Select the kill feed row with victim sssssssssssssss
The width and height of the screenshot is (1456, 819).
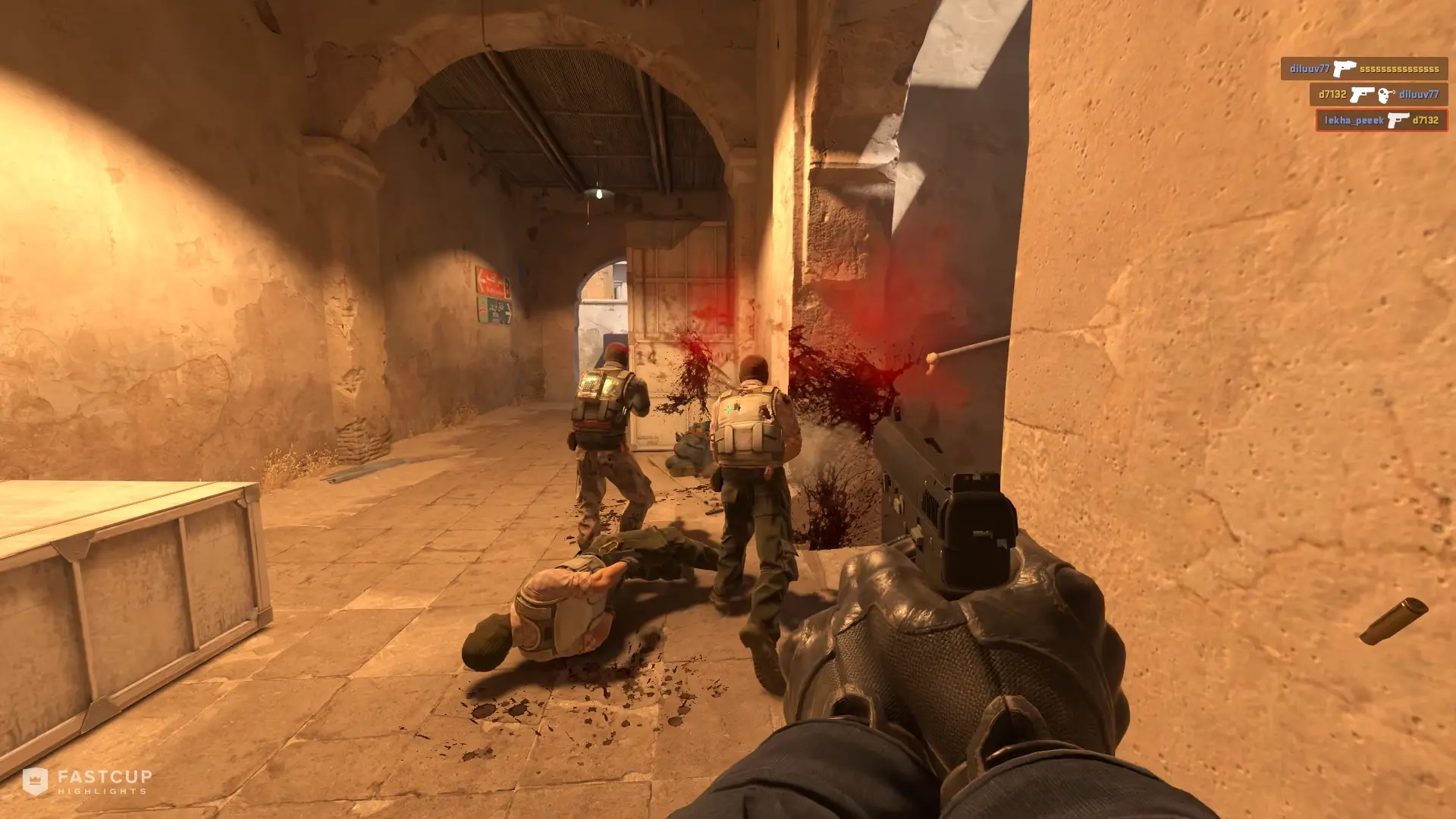pyautogui.click(x=1363, y=69)
